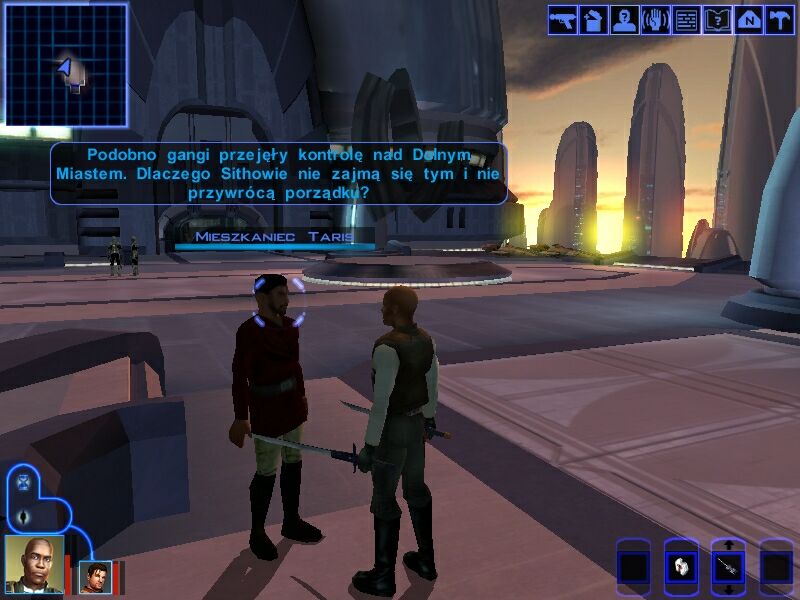Viewport: 800px width, 600px height.
Task: Open the Abilities screen with the hand icon
Action: coord(656,20)
